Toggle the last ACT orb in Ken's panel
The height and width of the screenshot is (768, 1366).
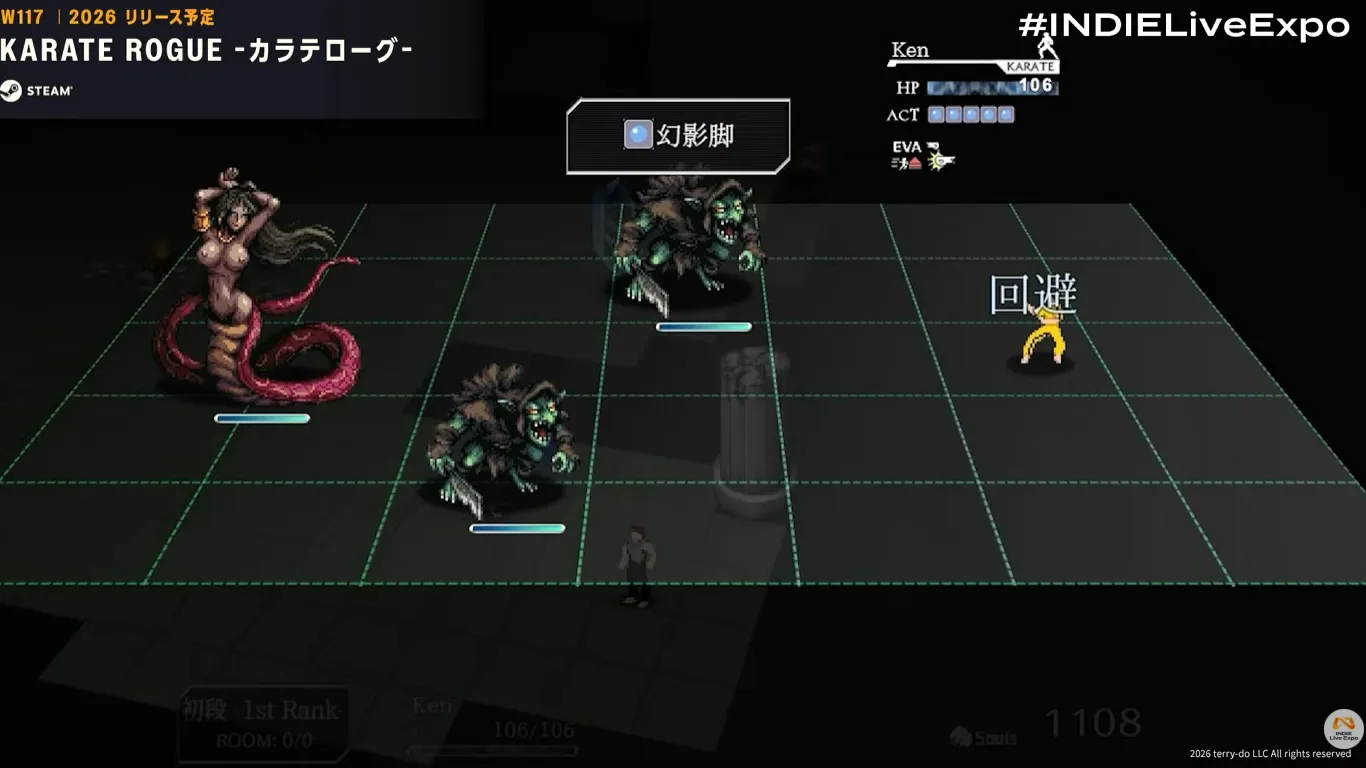pos(1007,114)
